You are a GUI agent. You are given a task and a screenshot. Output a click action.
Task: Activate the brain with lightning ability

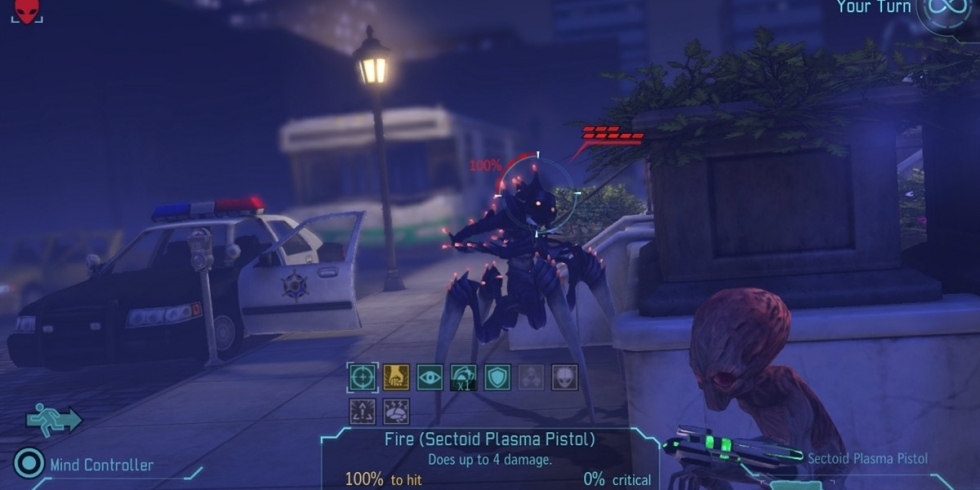pos(396,411)
